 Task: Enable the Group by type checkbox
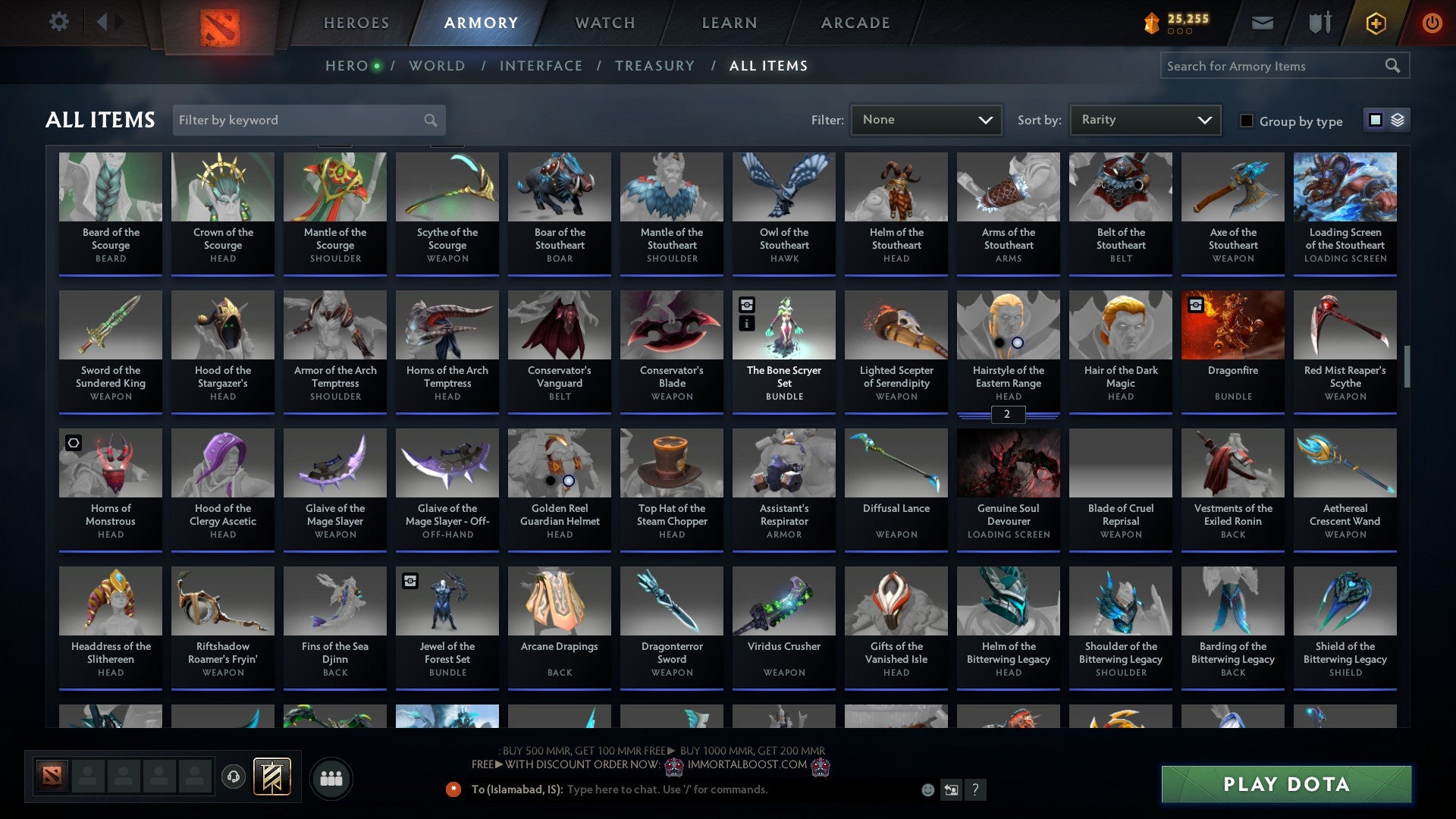coord(1247,121)
